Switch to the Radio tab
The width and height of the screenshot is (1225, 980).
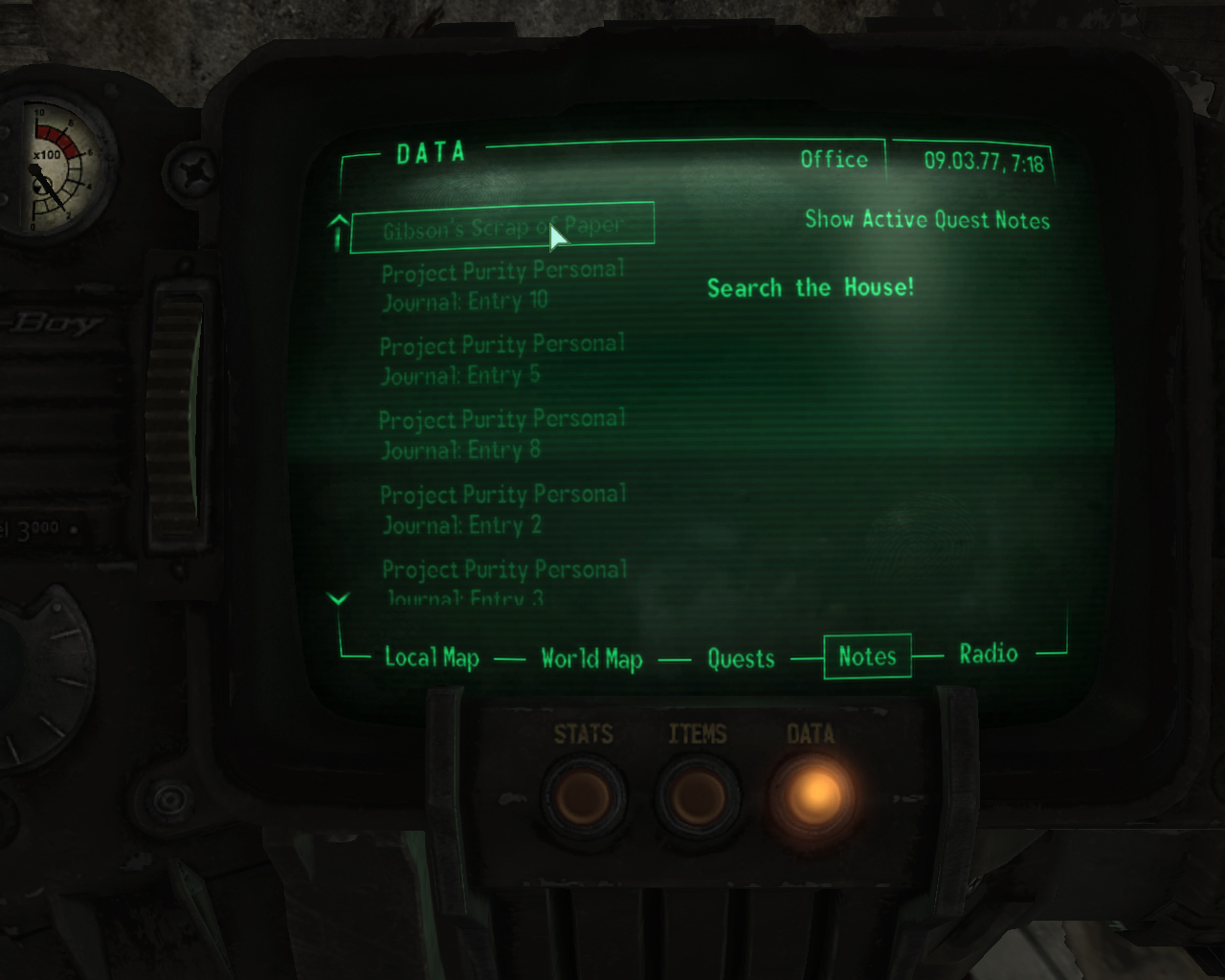point(989,654)
